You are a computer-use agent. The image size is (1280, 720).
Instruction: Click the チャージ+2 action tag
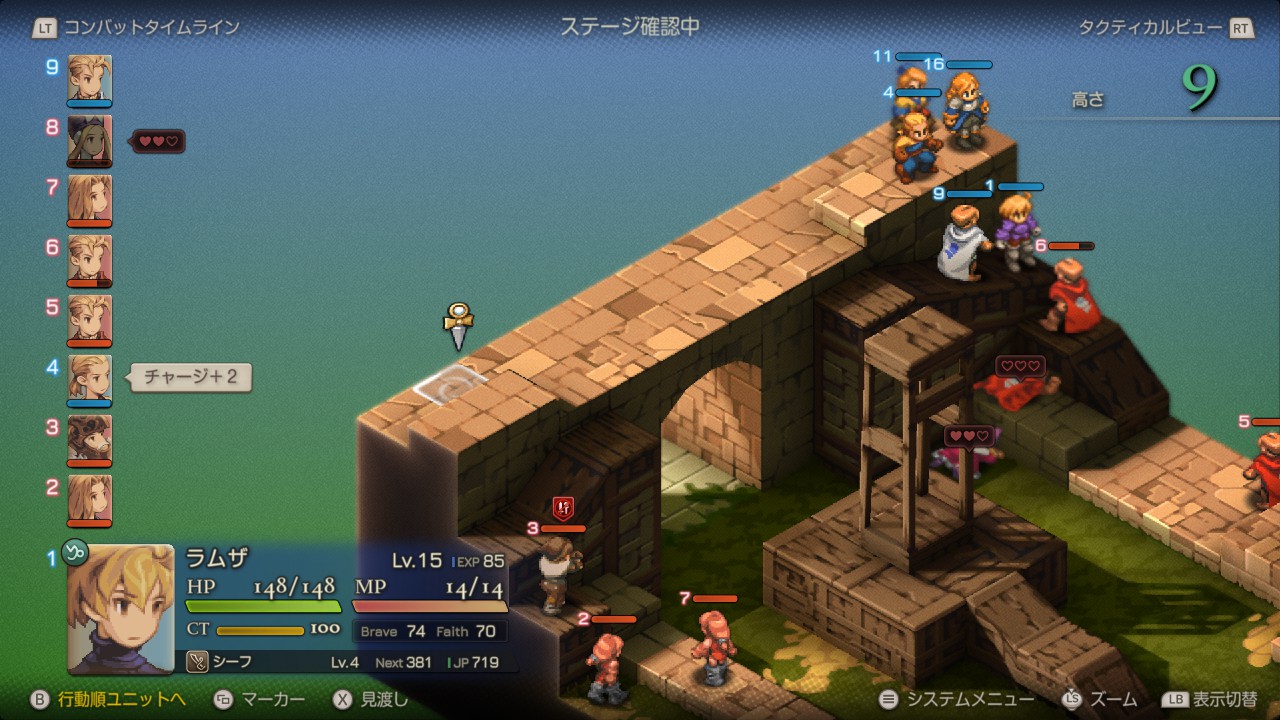[x=188, y=378]
